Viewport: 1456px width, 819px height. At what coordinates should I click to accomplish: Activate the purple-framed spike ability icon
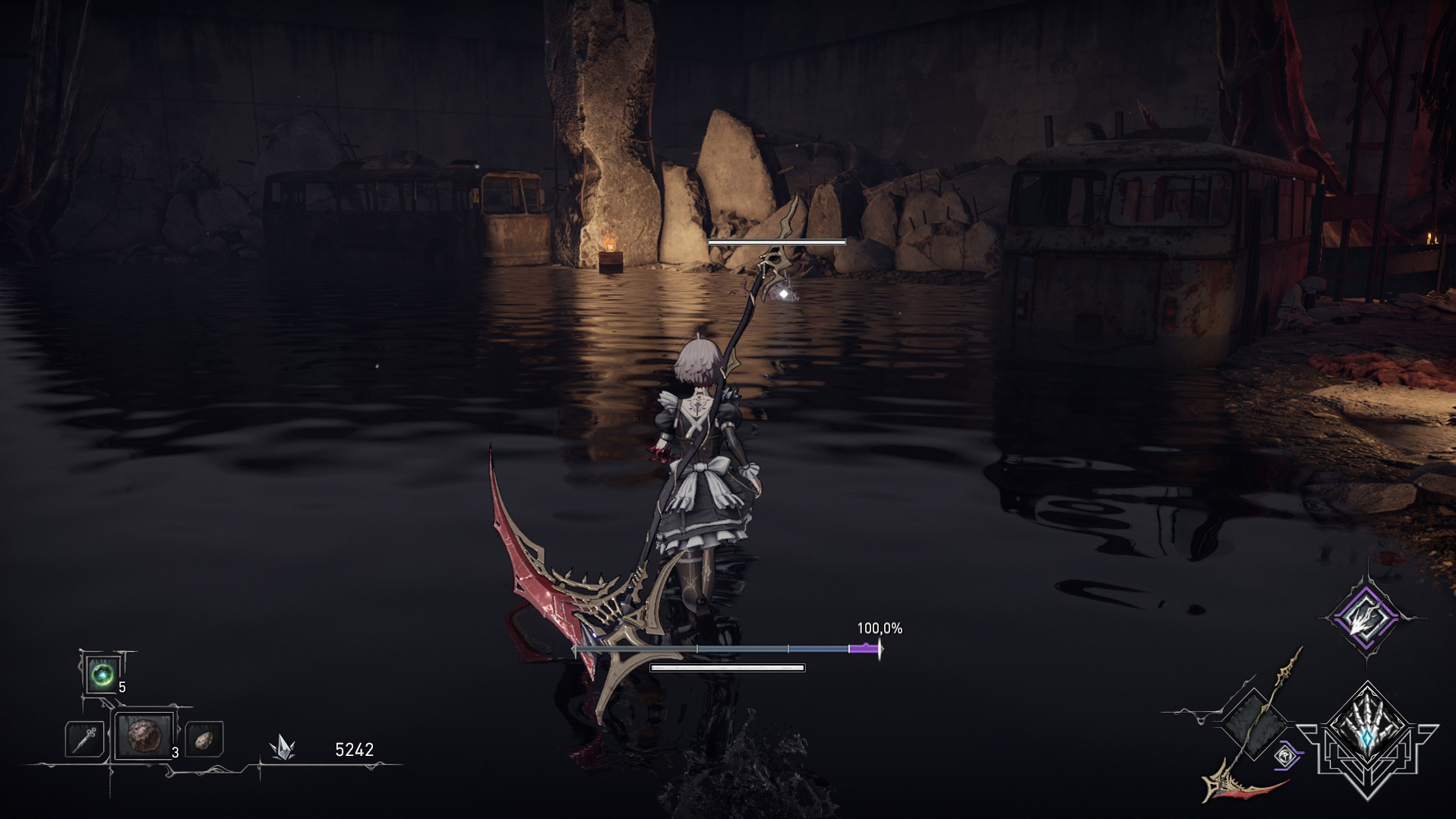click(x=1366, y=618)
